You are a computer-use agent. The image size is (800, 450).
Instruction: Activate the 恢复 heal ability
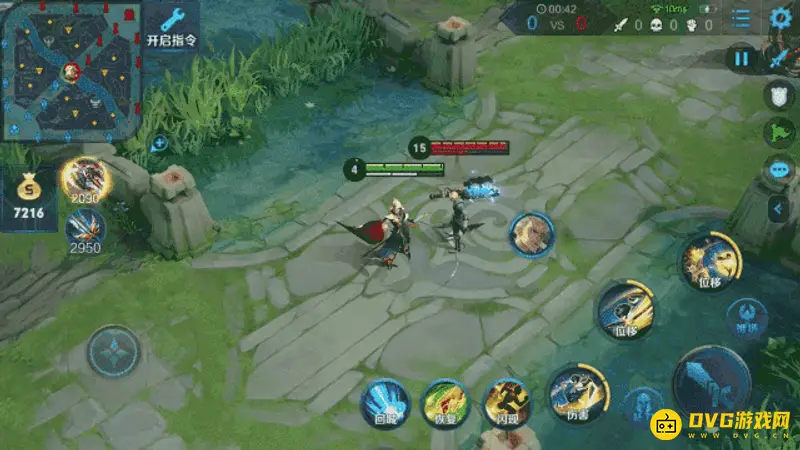tap(445, 402)
